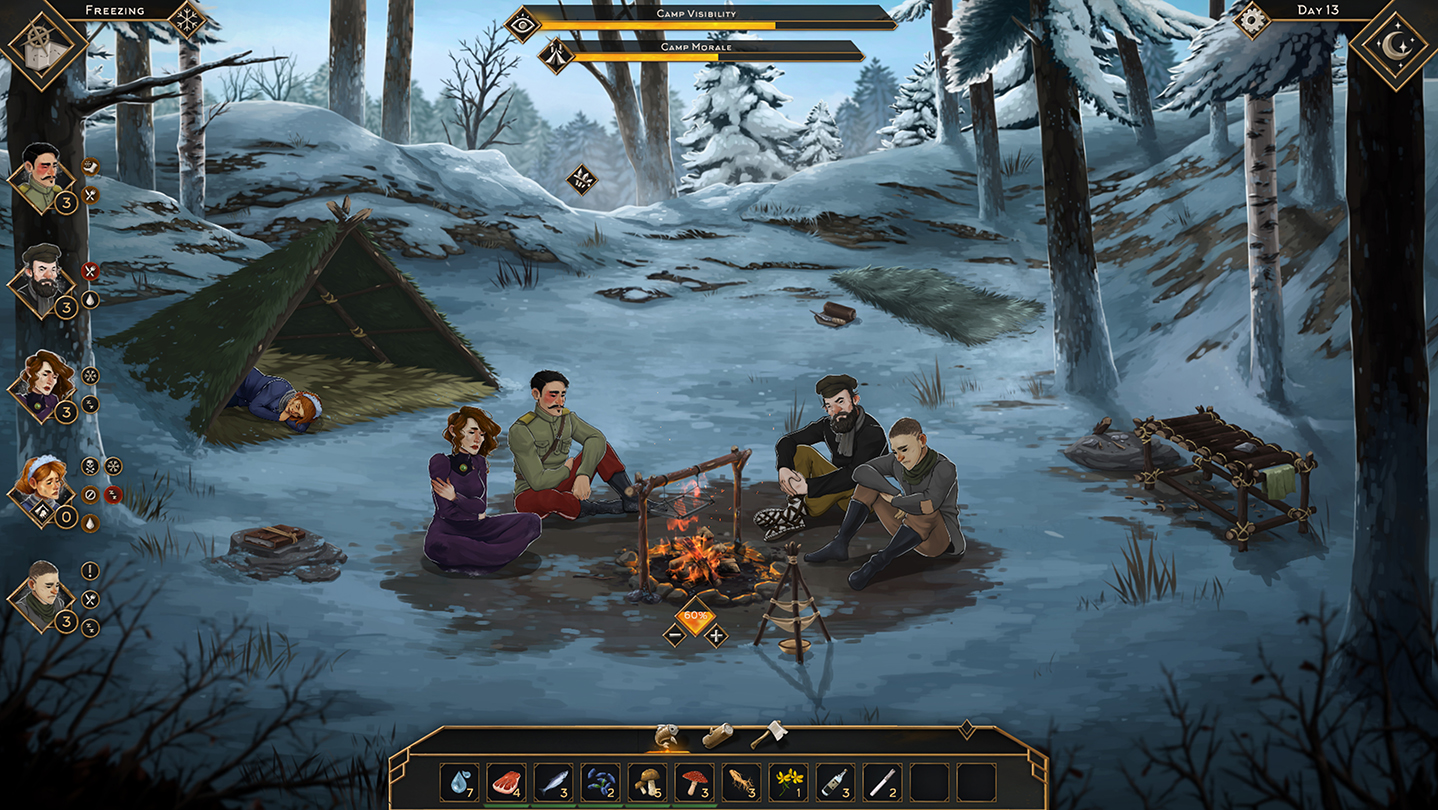Select the vodka bottle inventory slot

tap(835, 782)
